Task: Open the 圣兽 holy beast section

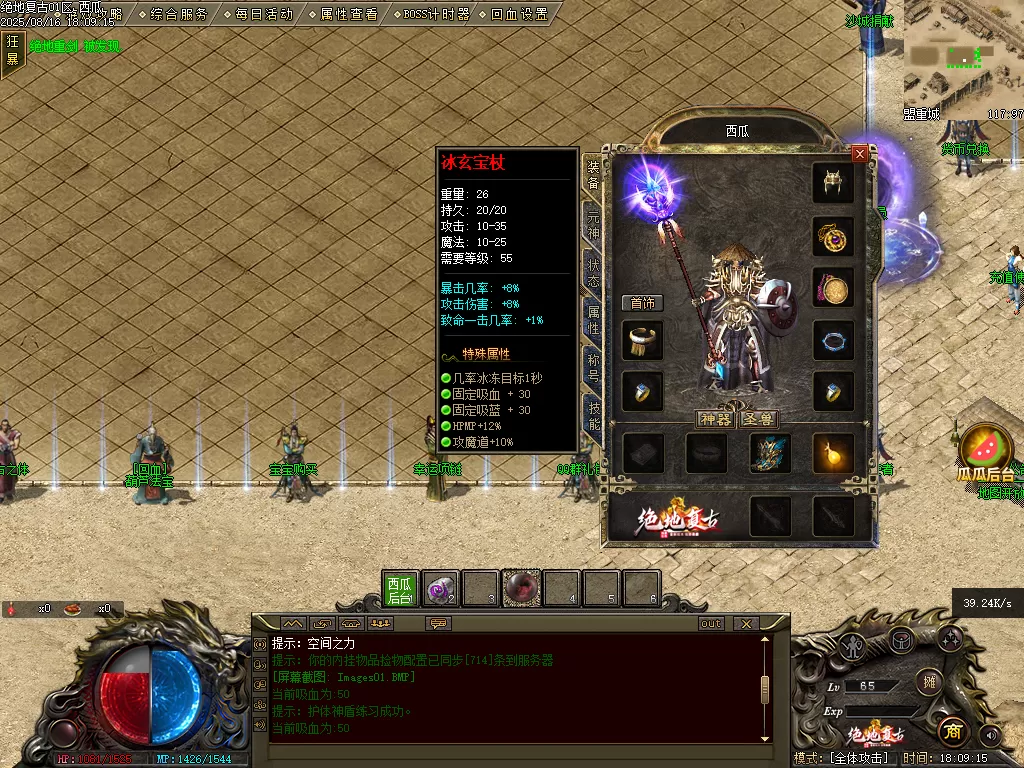Action: pyautogui.click(x=759, y=419)
